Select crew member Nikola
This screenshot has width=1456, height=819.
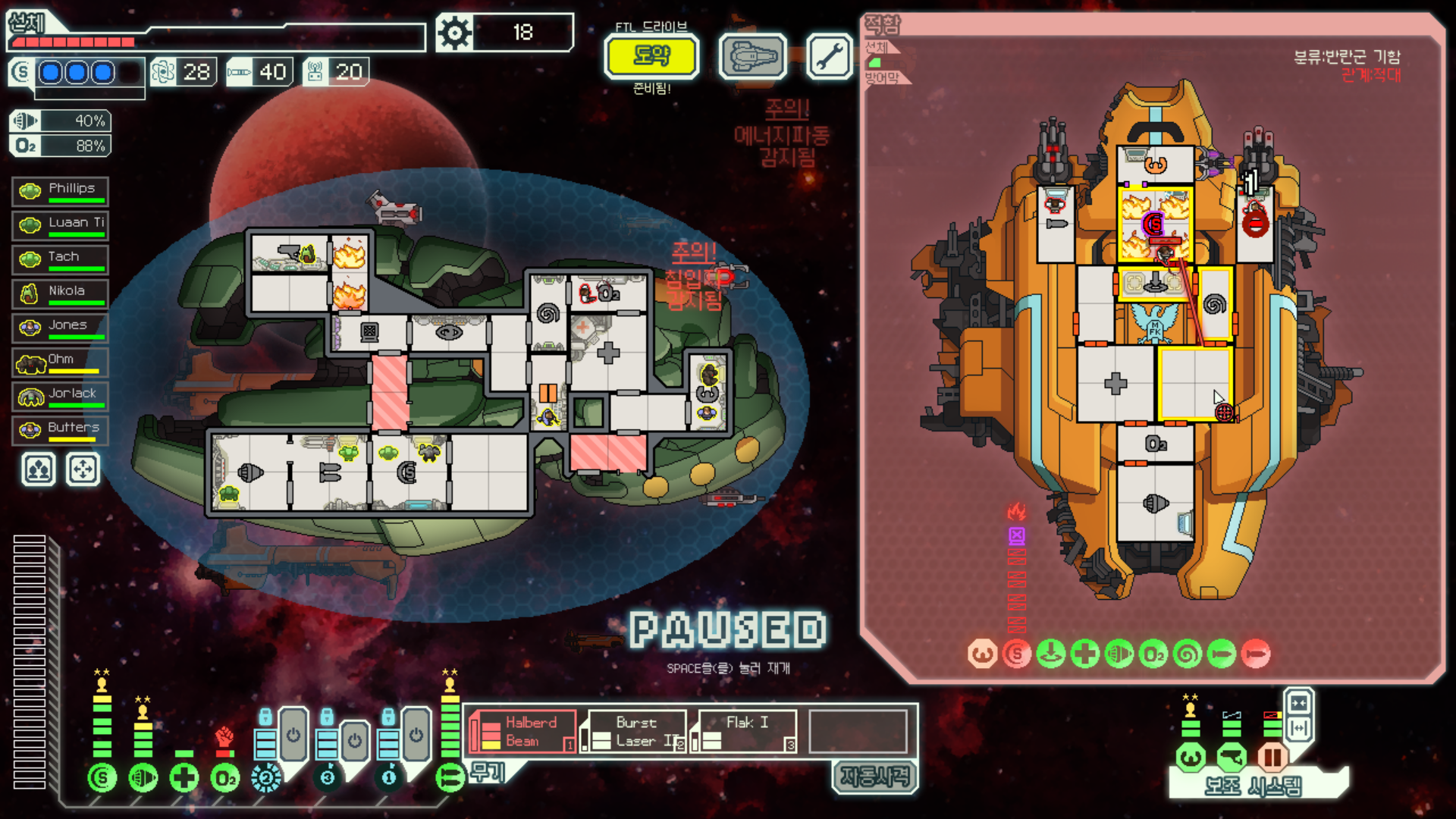click(x=61, y=293)
